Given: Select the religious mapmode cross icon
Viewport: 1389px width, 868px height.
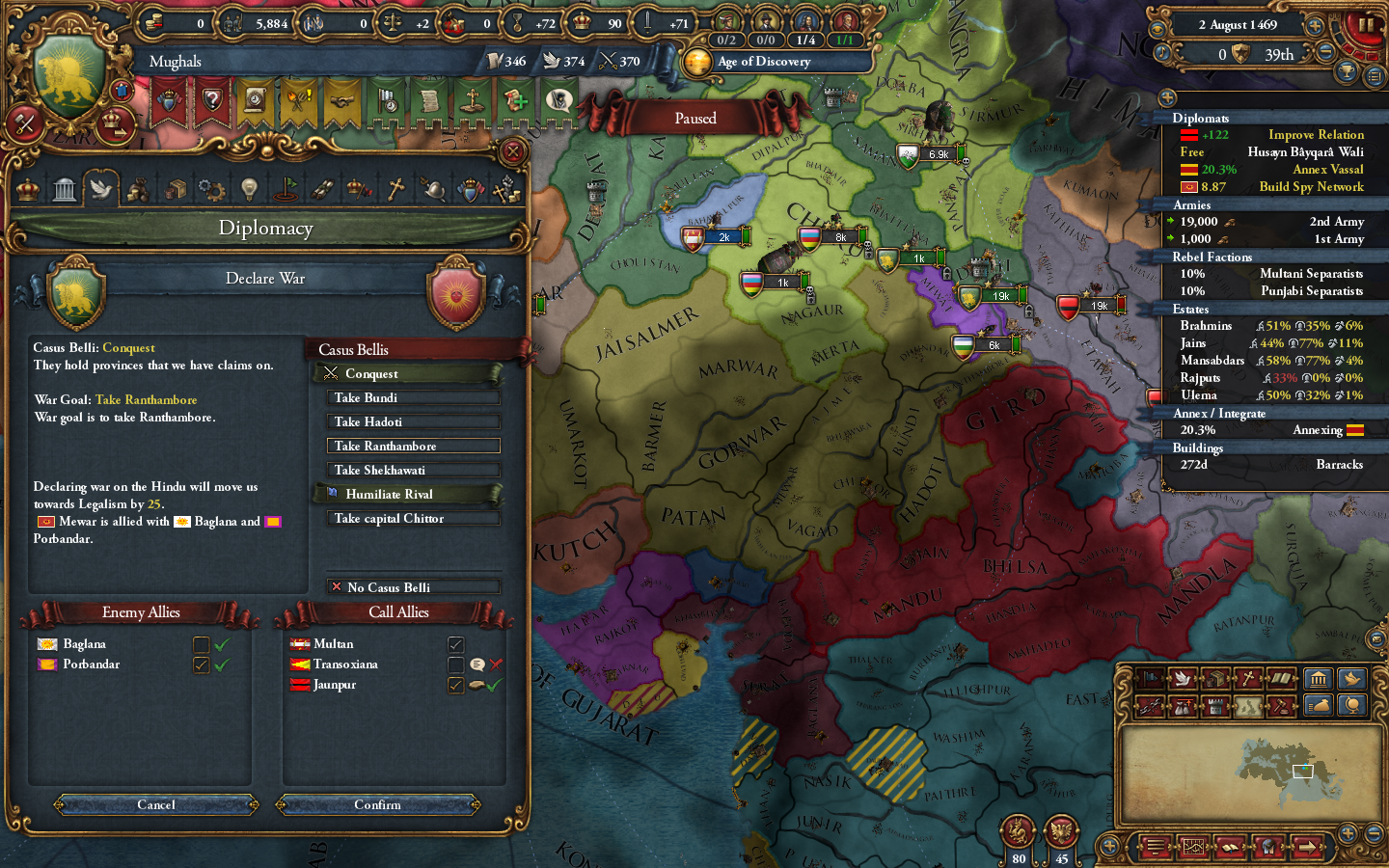Looking at the screenshot, I should [x=1248, y=679].
